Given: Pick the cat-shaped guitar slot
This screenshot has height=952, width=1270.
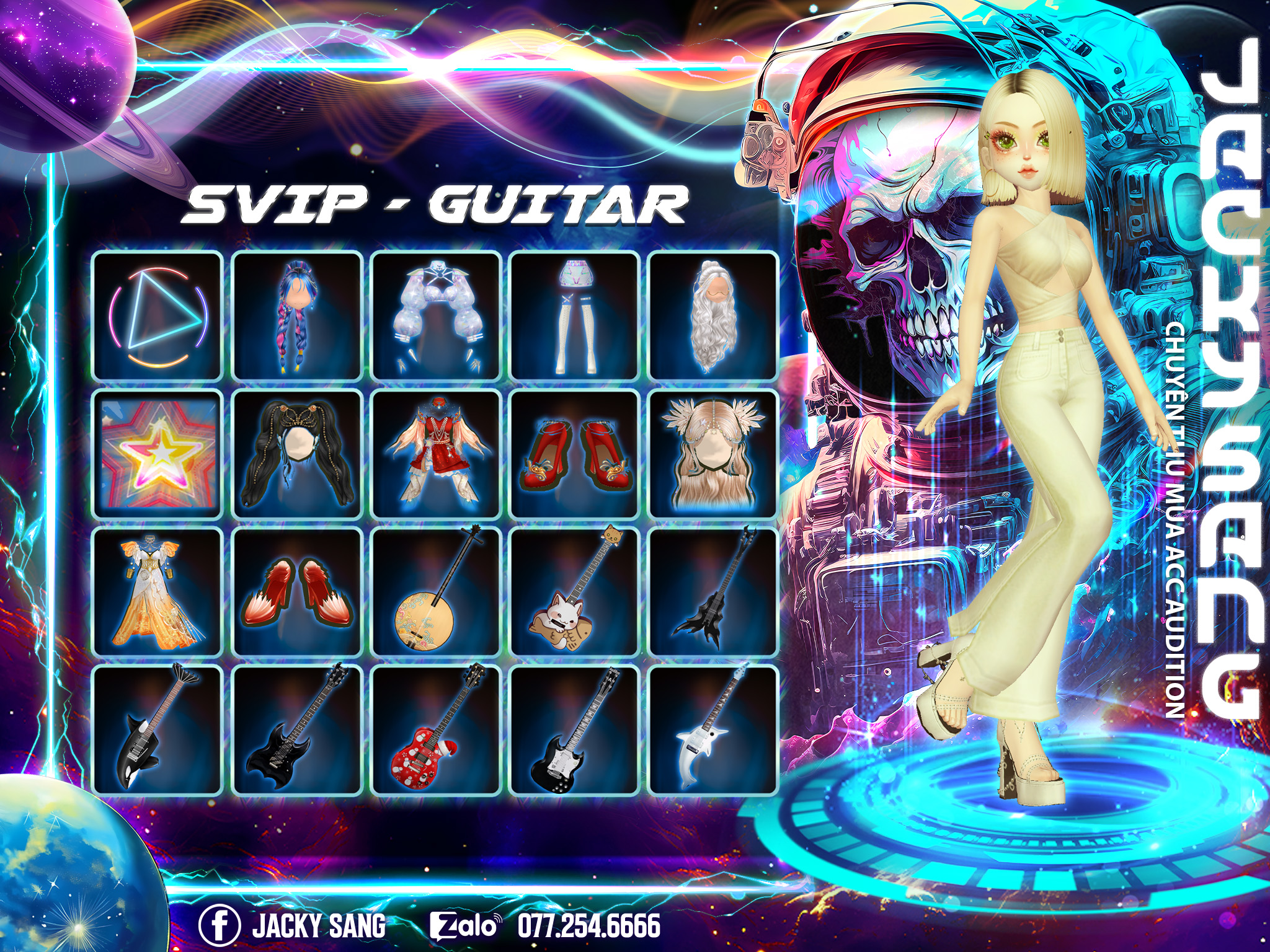Looking at the screenshot, I should tap(575, 591).
